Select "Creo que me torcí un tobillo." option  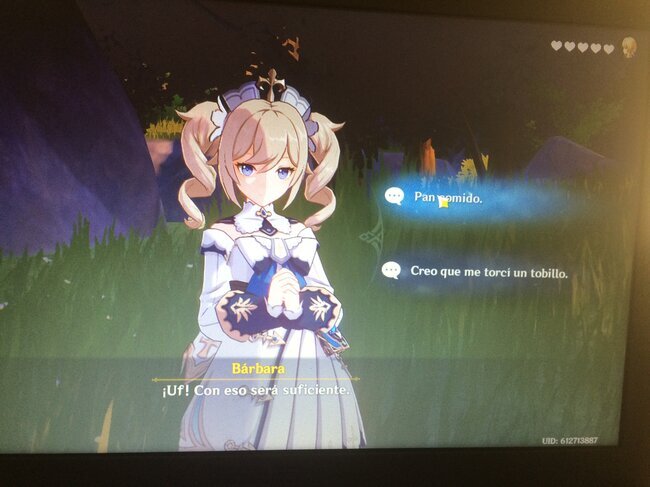pyautogui.click(x=488, y=271)
